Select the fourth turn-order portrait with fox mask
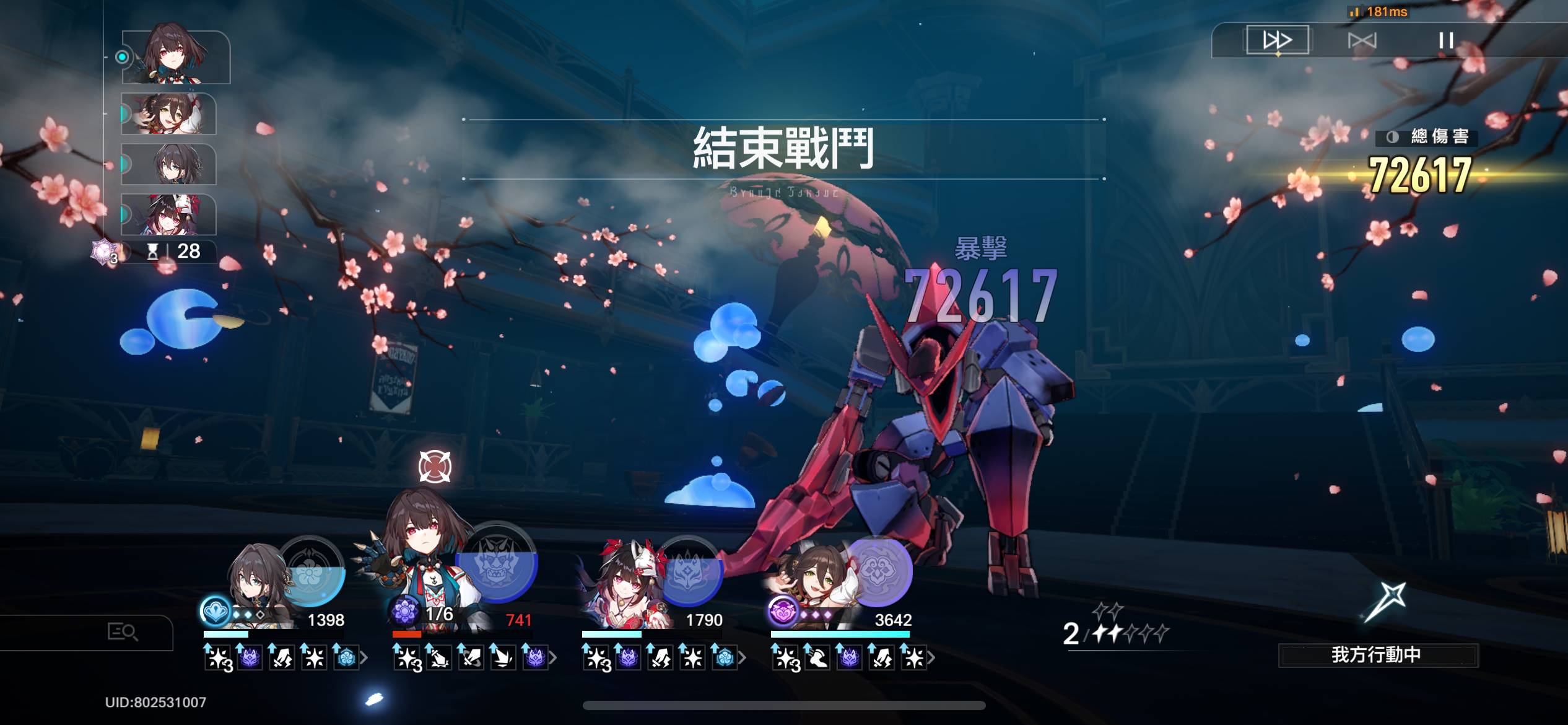 coord(168,214)
